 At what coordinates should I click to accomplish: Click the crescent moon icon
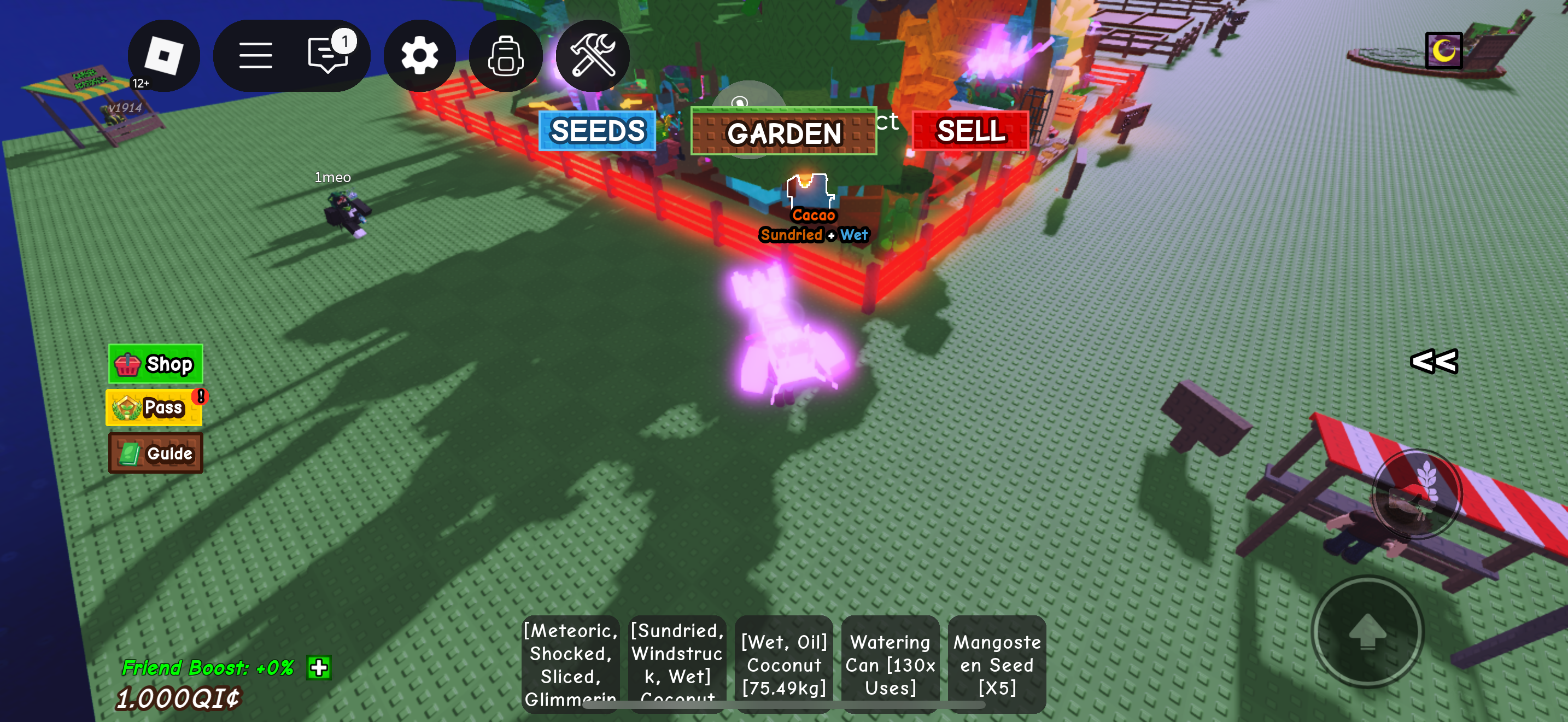1443,50
